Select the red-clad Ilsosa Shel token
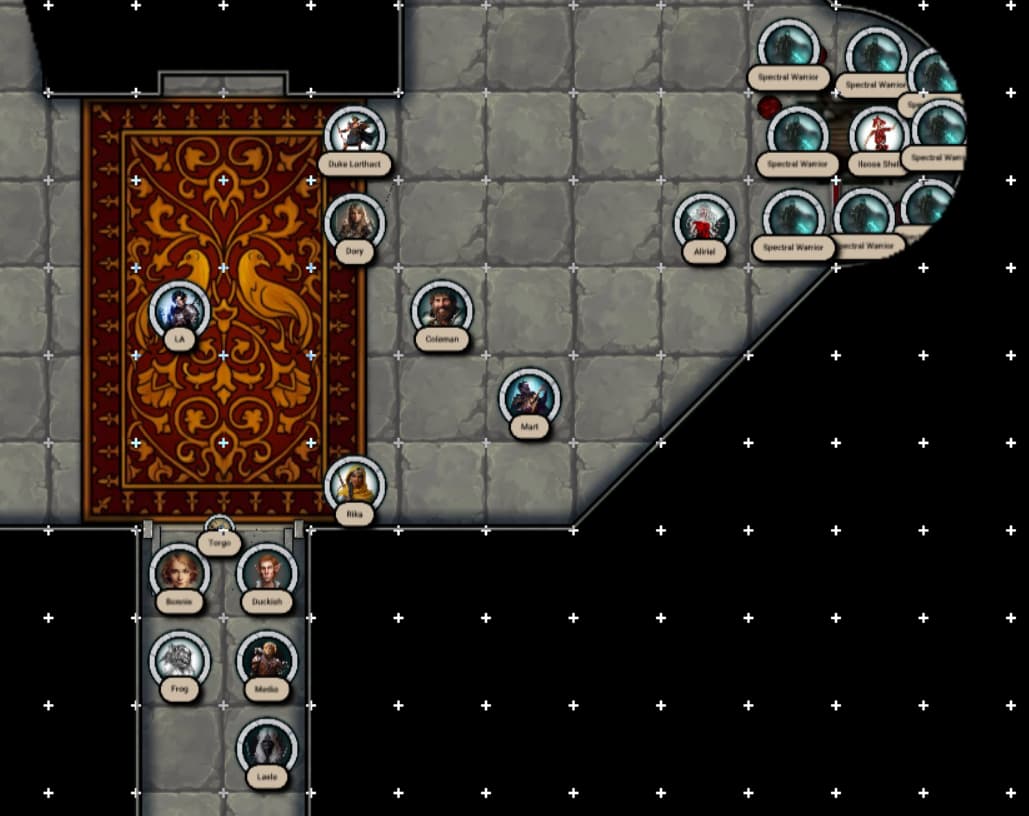Screen dimensions: 1029x816 878,134
